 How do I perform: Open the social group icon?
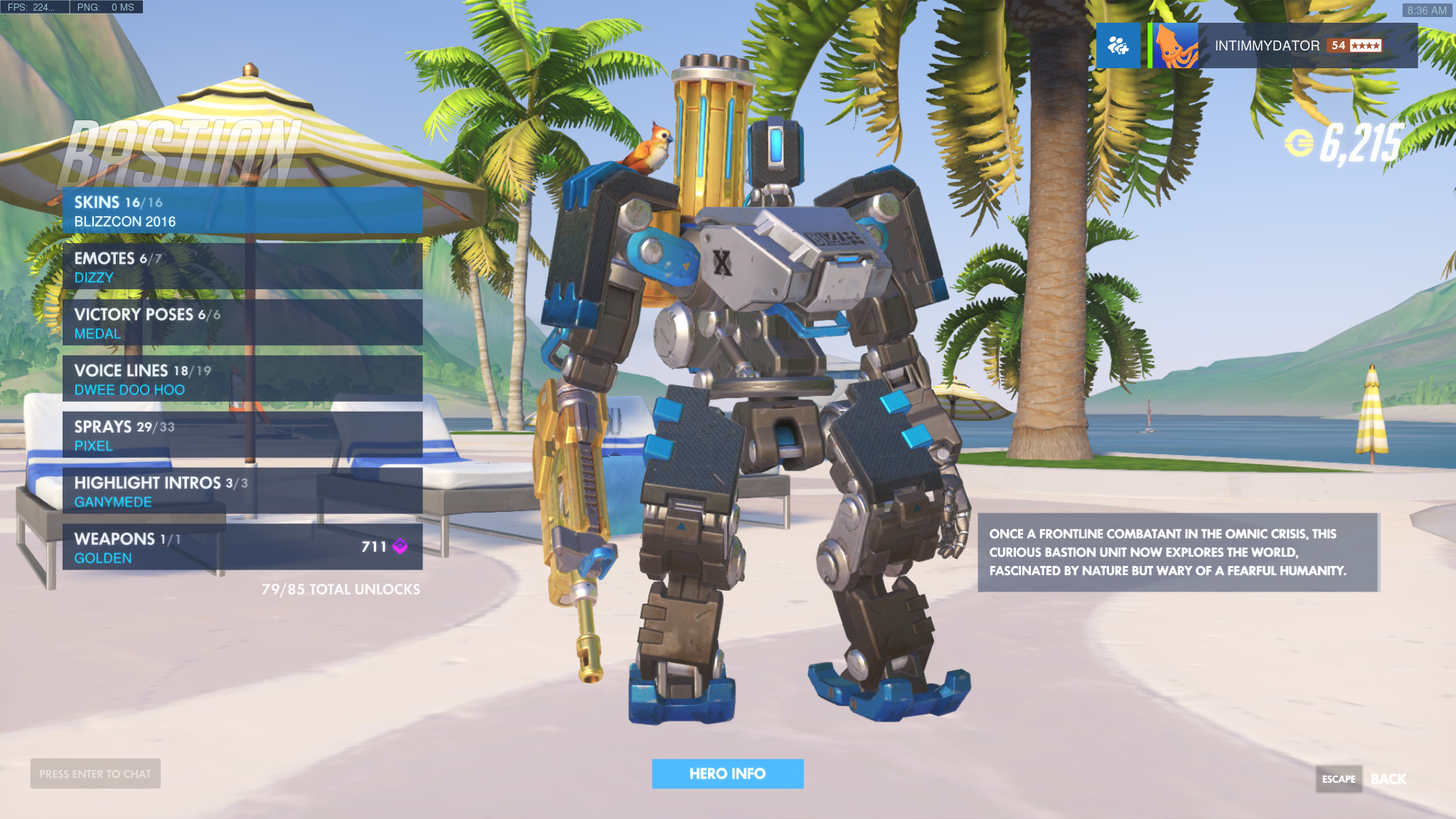pos(1118,45)
